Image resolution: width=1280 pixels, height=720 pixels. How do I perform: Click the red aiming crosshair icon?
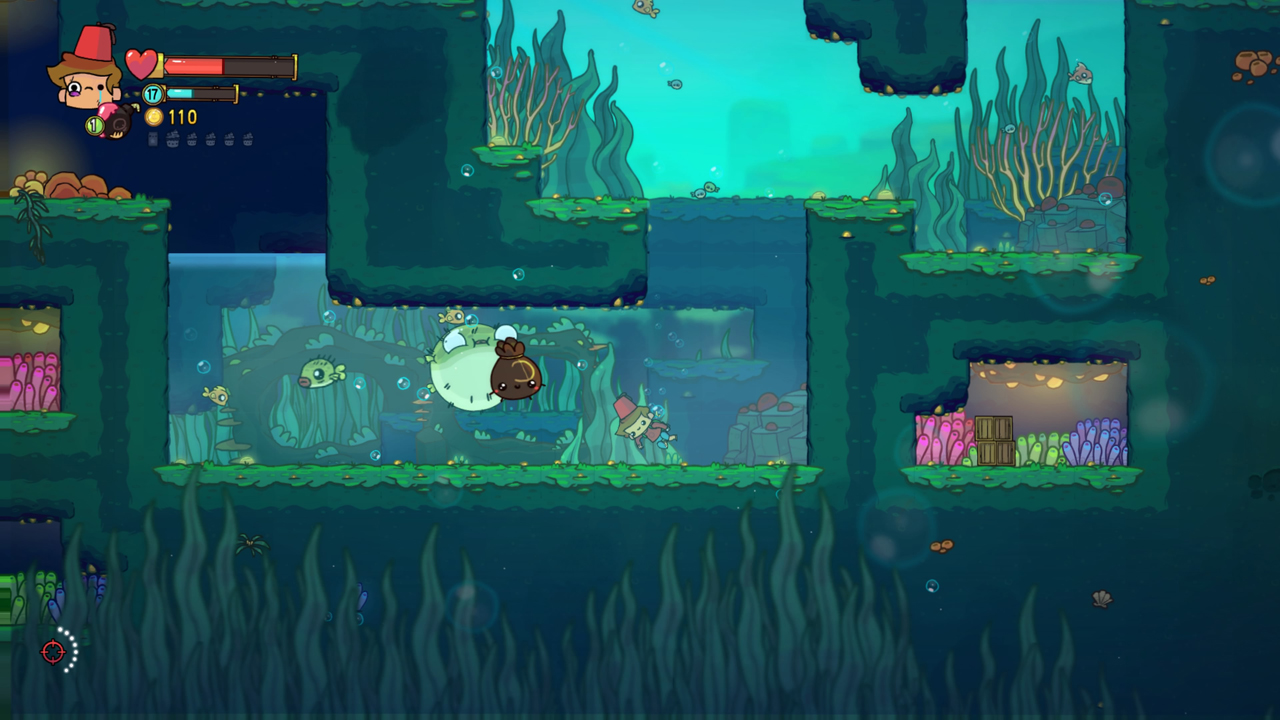[54, 652]
